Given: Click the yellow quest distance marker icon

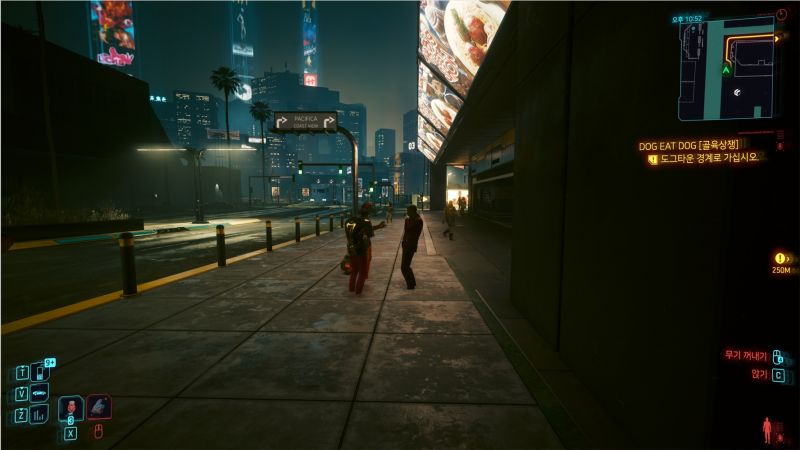Looking at the screenshot, I should pyautogui.click(x=781, y=258).
